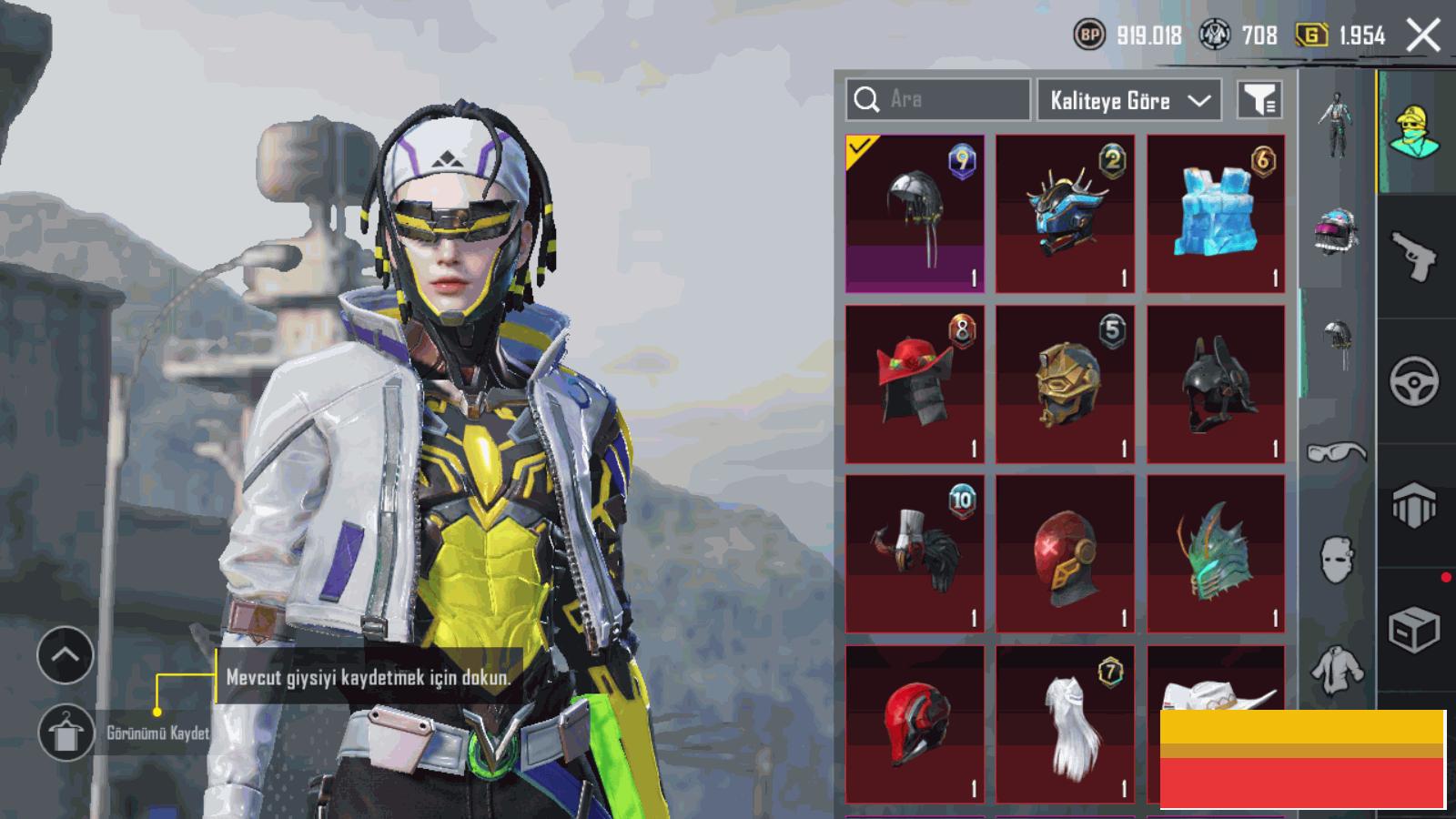Show the glasses subcategory

coord(1336,451)
